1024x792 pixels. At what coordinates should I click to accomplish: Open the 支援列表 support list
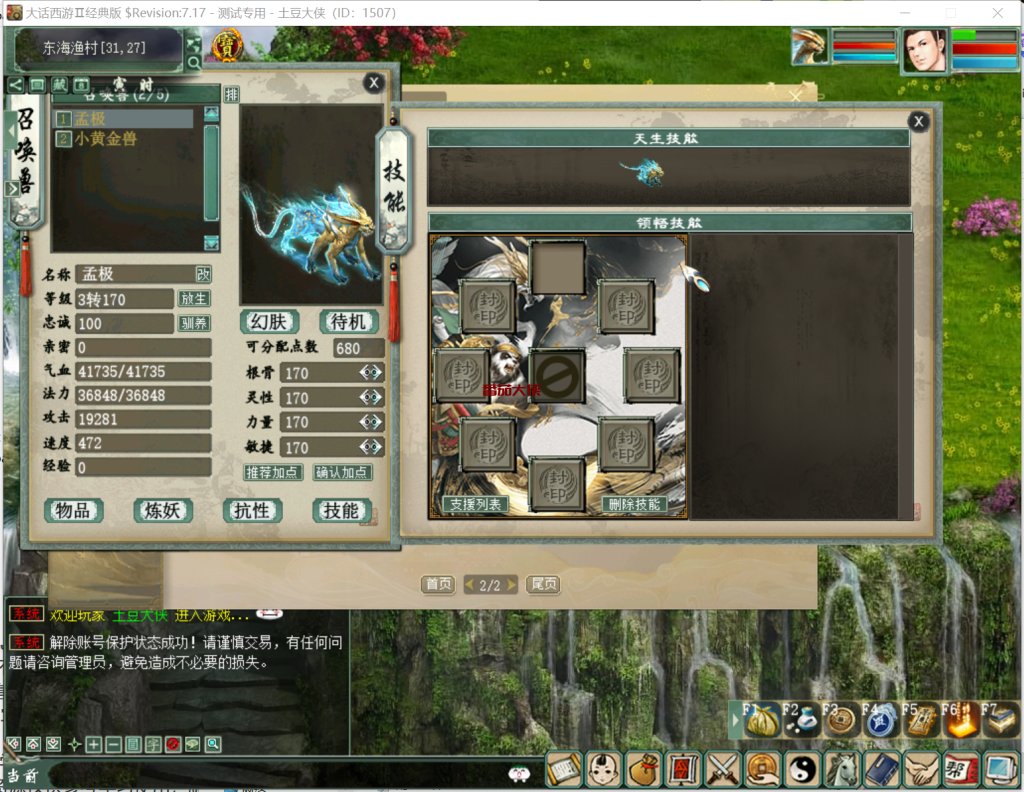coord(474,504)
